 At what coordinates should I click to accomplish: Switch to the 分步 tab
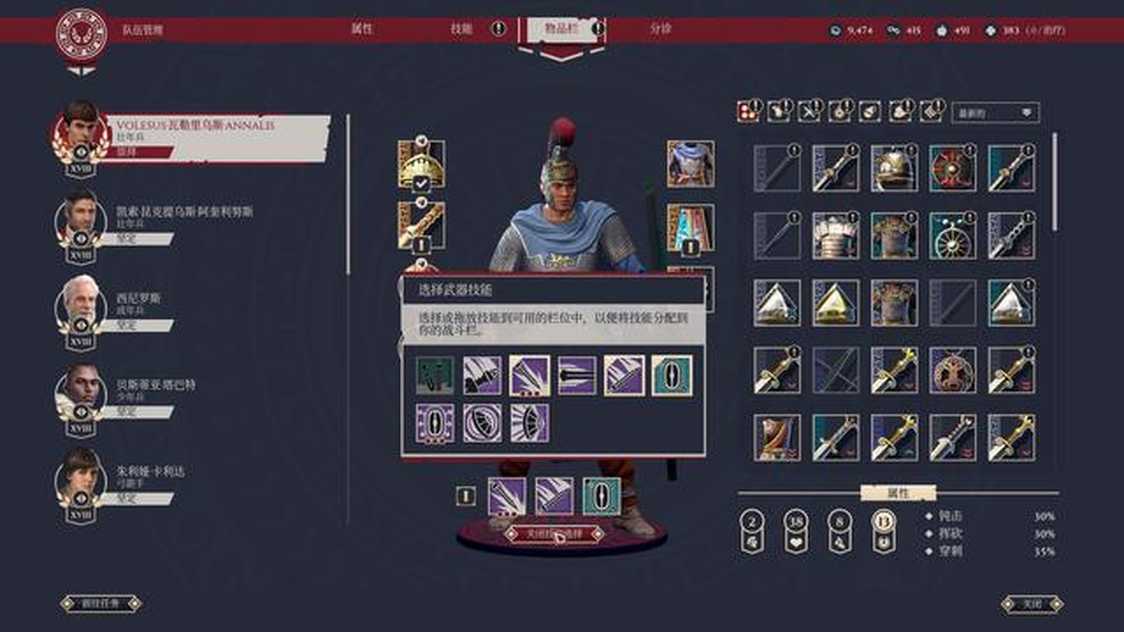coord(661,29)
